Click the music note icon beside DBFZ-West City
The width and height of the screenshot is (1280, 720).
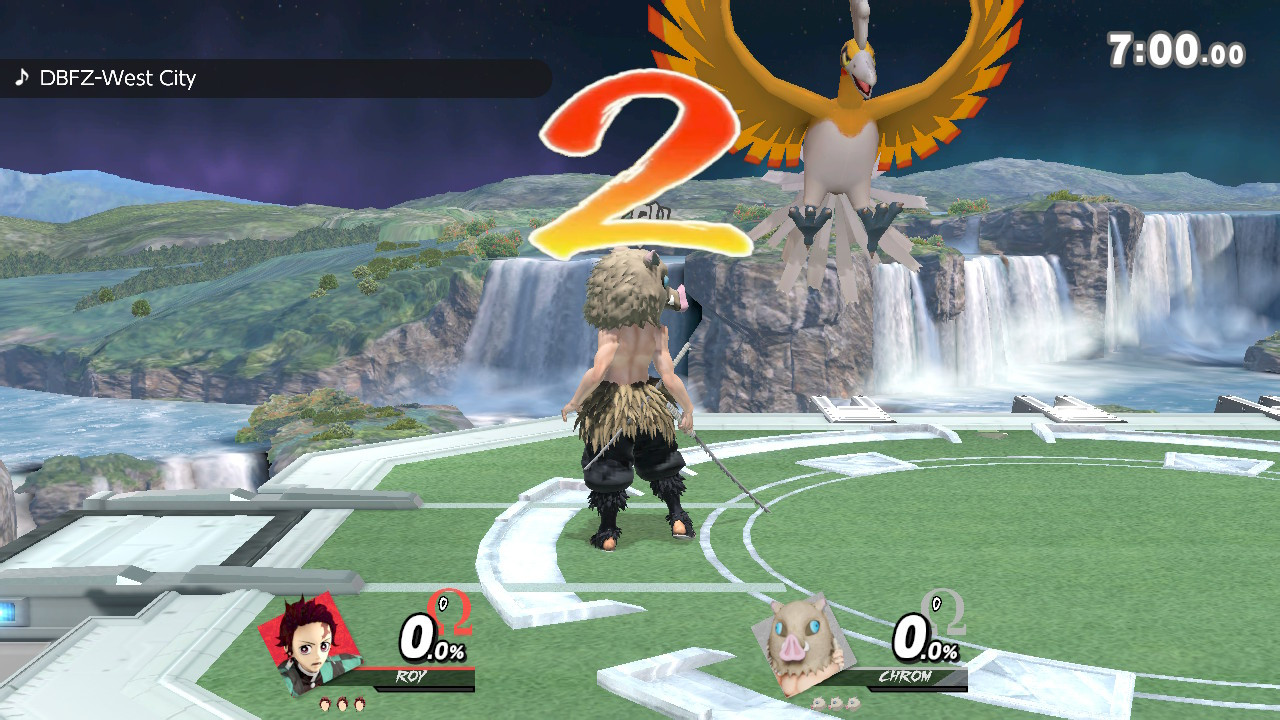click(x=23, y=77)
